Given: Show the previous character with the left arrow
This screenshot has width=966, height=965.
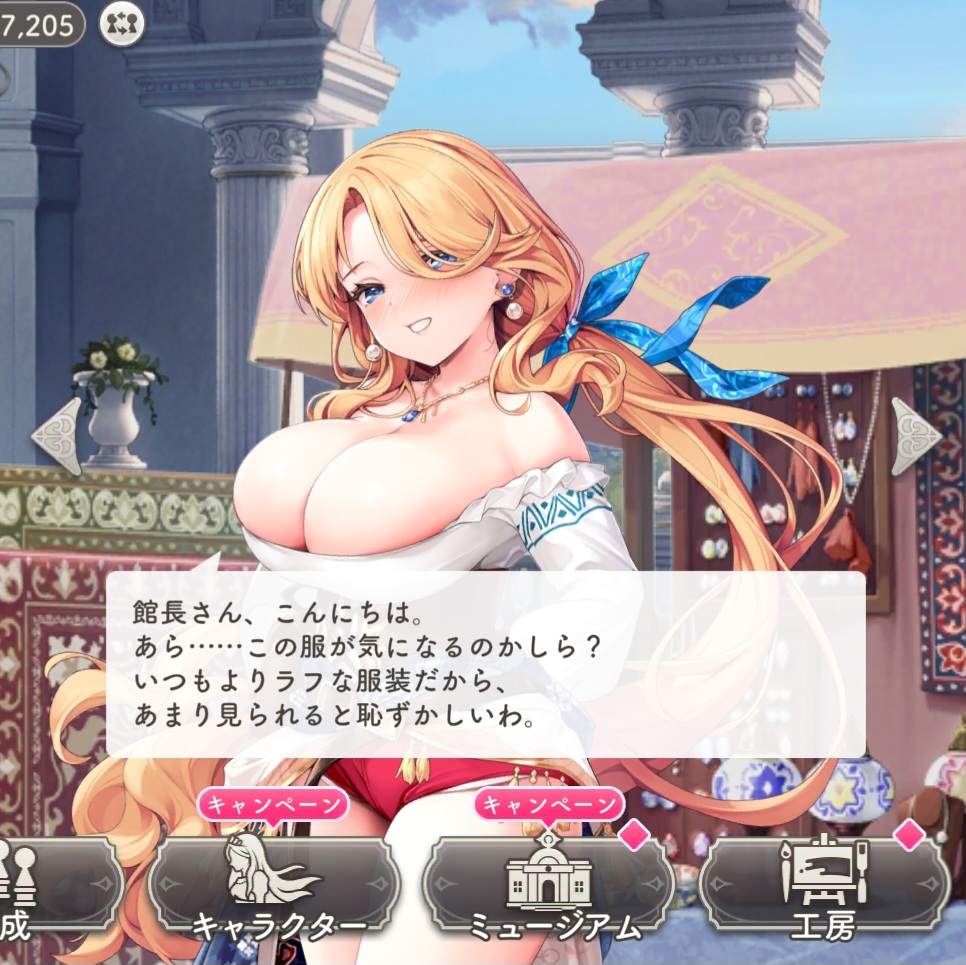Looking at the screenshot, I should coord(57,436).
